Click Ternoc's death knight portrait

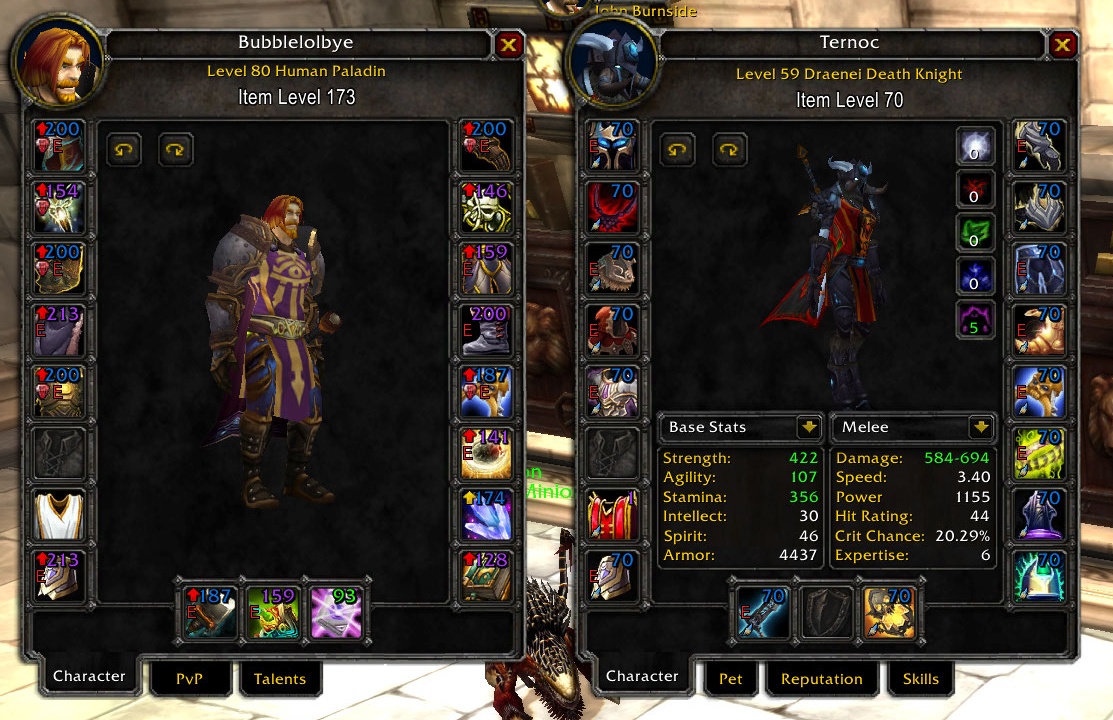coord(611,60)
